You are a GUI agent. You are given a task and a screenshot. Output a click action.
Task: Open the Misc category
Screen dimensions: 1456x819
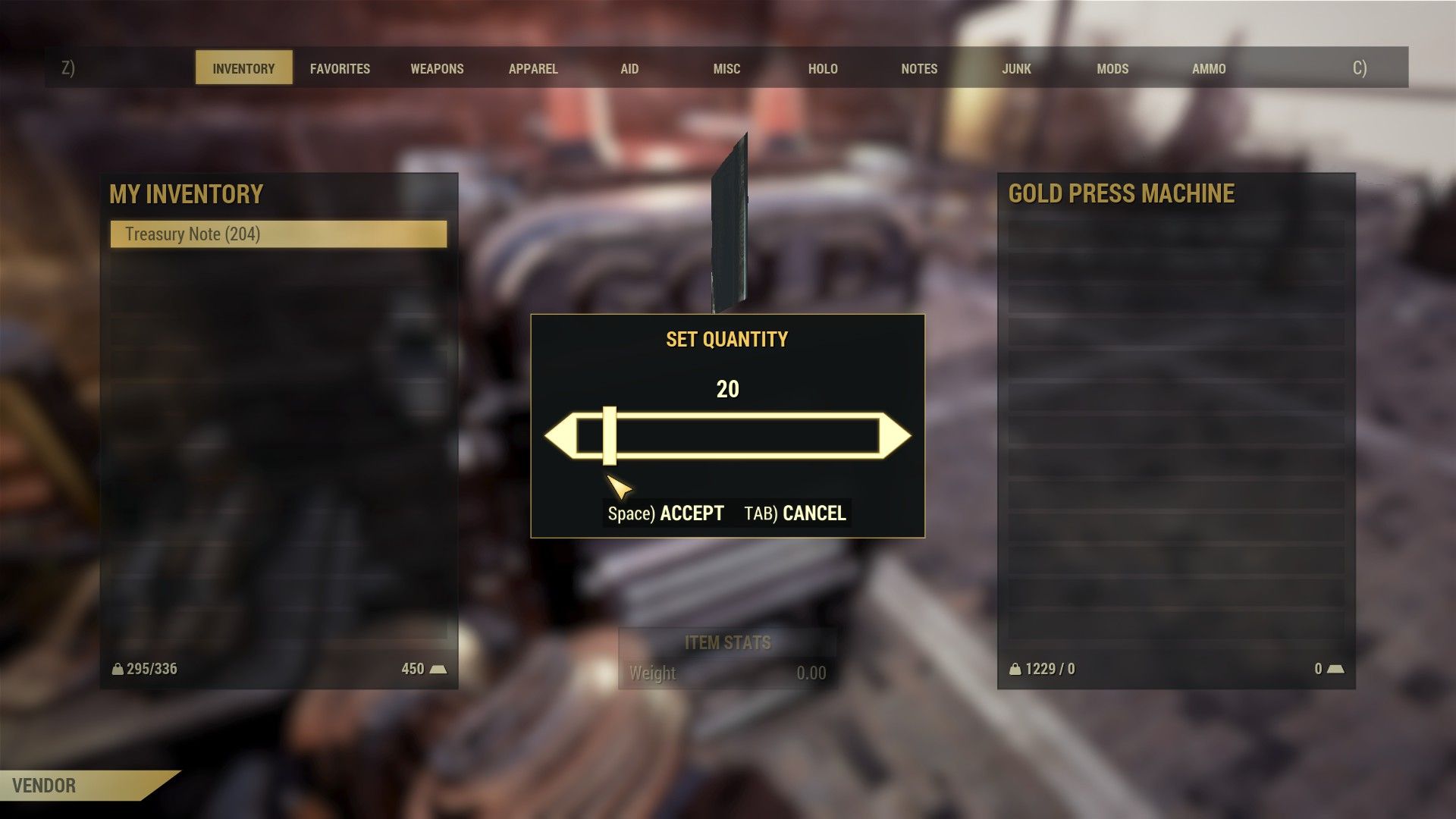(726, 68)
